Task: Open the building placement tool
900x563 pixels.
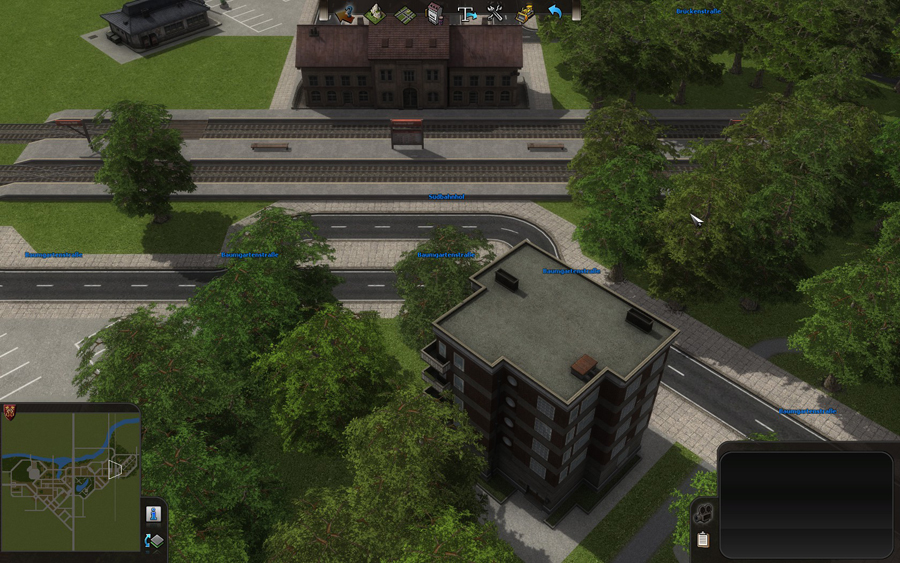Action: tap(434, 14)
